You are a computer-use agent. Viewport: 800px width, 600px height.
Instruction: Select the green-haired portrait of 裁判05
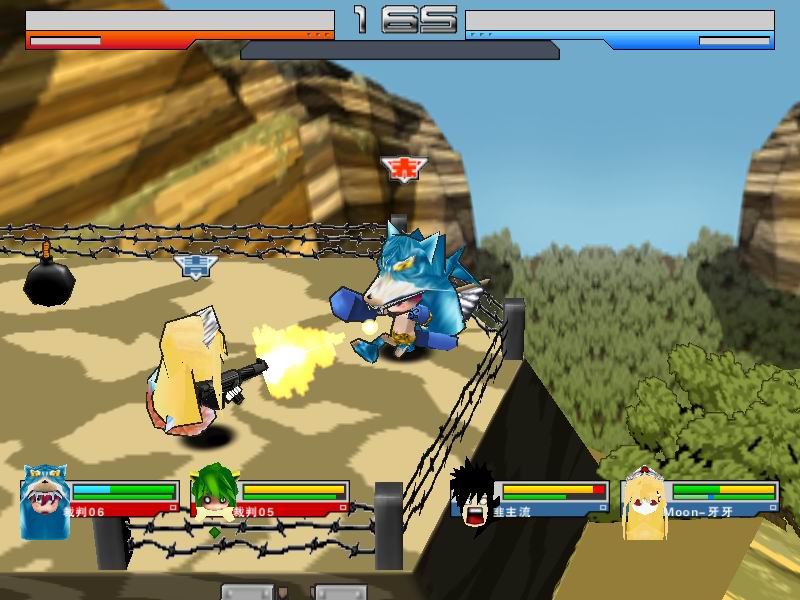(x=212, y=496)
